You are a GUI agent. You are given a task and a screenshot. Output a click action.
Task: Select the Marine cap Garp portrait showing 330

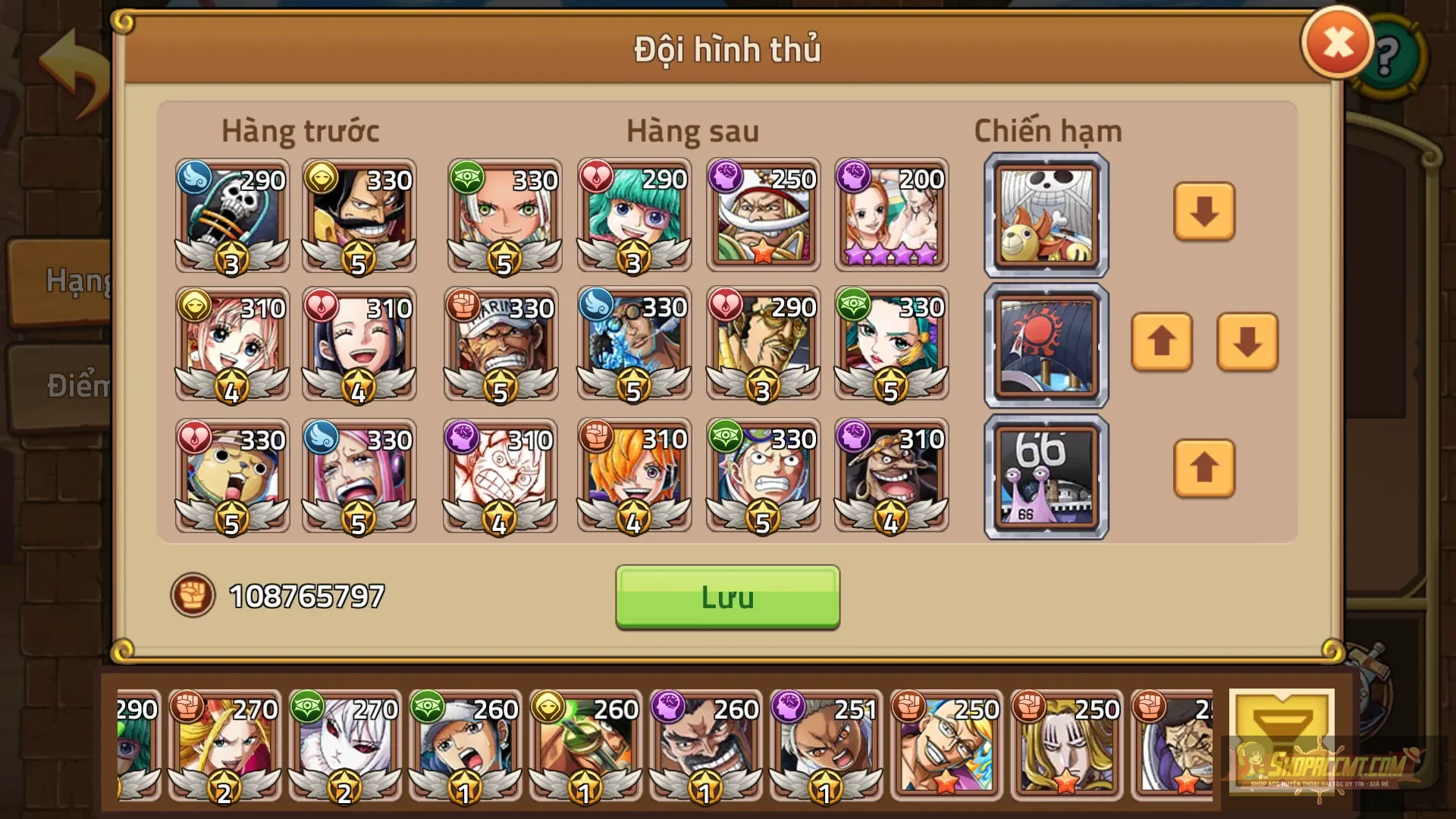[x=501, y=345]
